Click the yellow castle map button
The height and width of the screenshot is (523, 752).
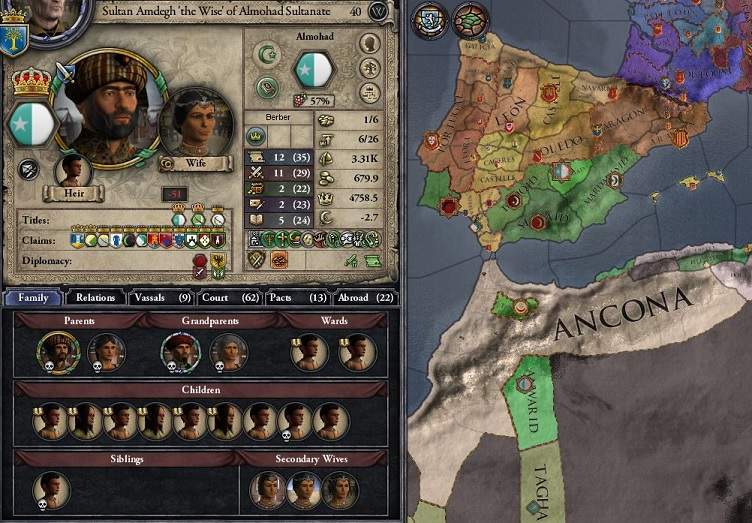[427, 18]
